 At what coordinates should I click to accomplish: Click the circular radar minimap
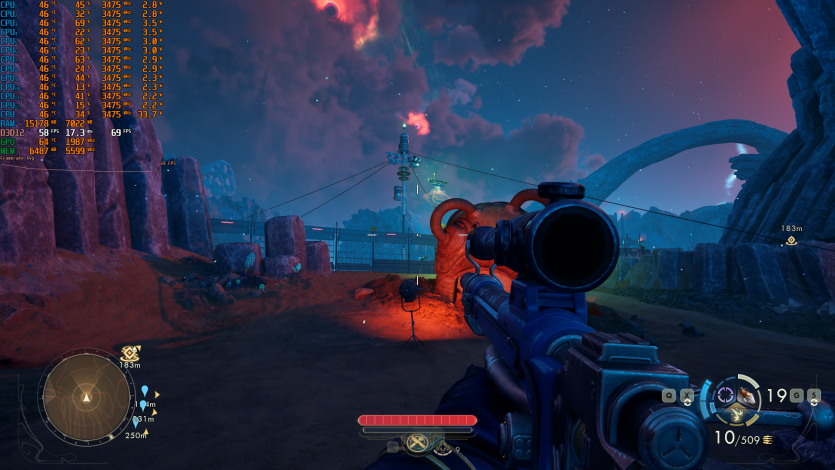[86, 397]
